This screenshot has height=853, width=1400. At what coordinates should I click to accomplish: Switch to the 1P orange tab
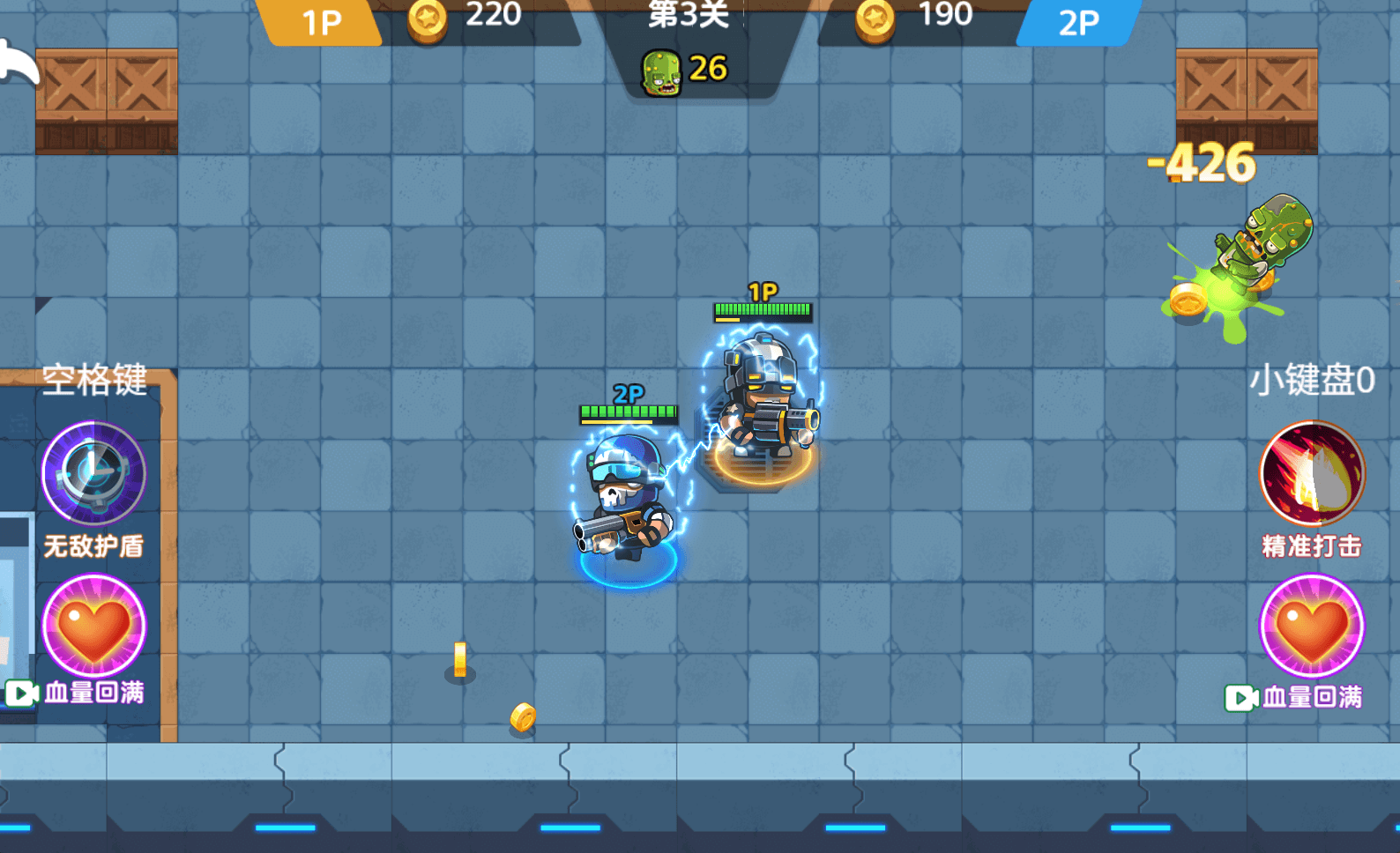tap(322, 18)
